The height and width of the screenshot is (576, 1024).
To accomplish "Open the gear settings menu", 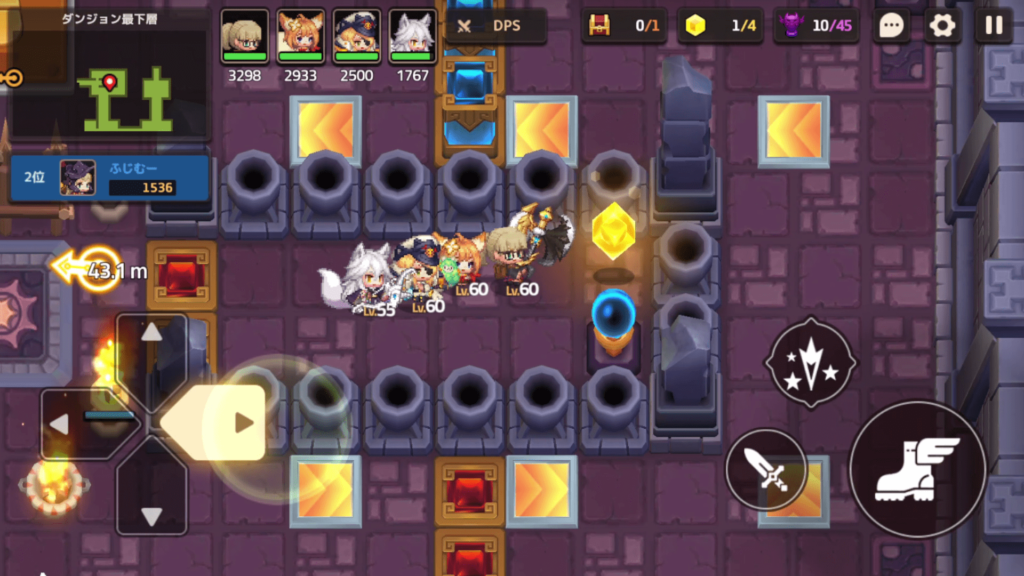I will tap(942, 26).
